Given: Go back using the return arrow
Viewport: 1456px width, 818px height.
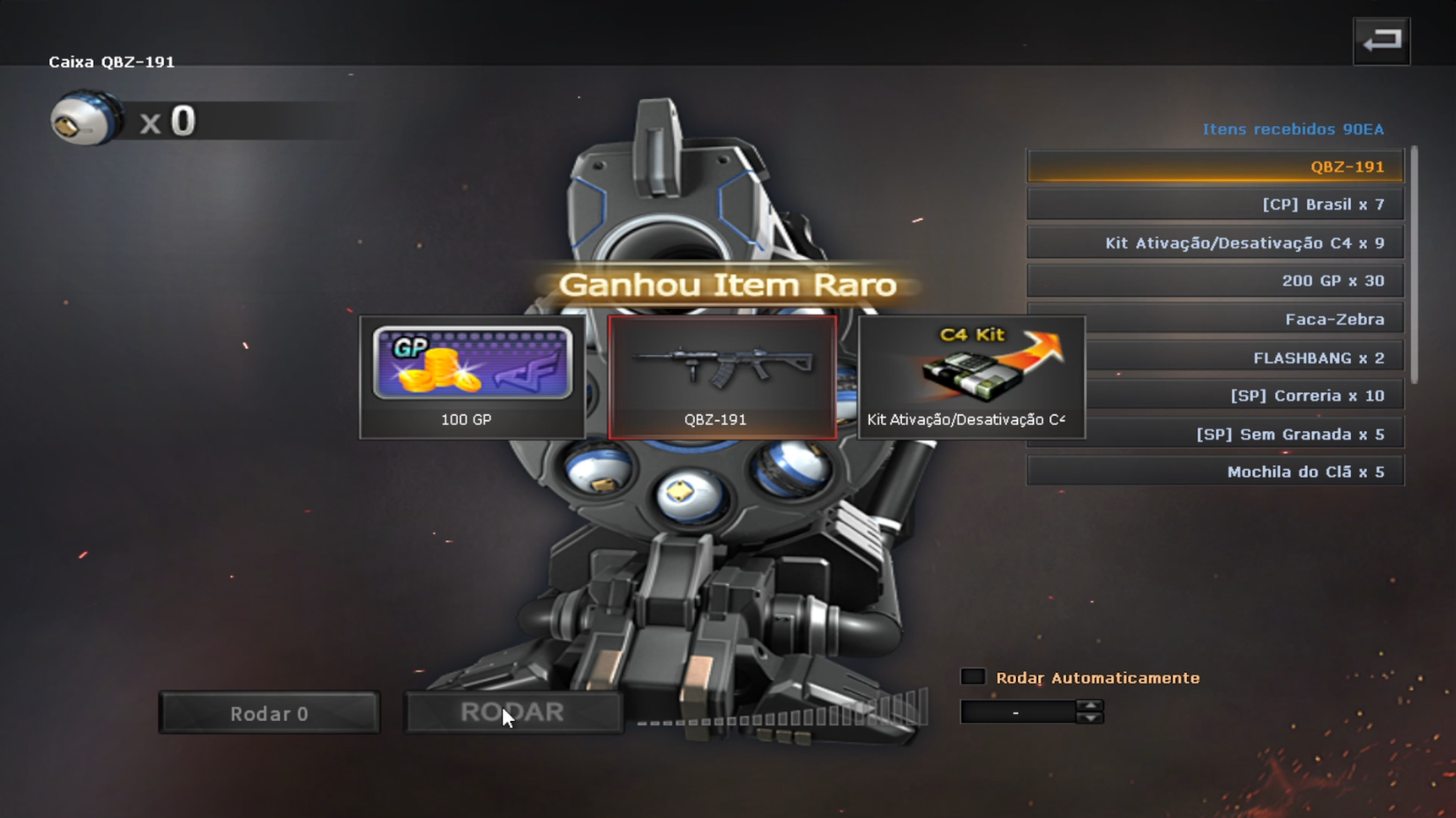Looking at the screenshot, I should coord(1381,41).
